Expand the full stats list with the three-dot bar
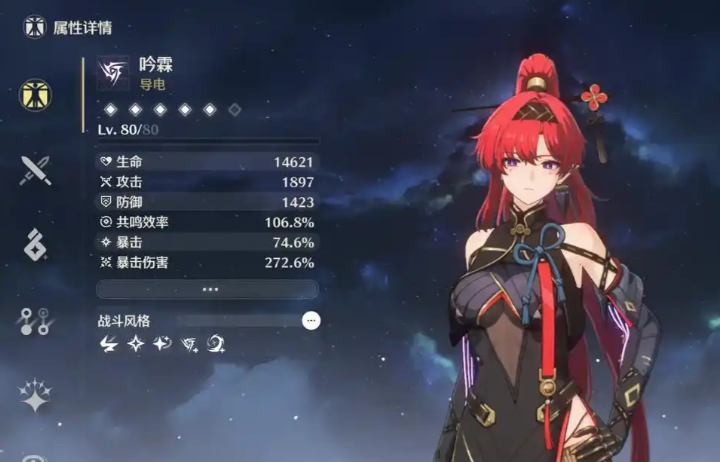720x462 pixels. tap(208, 288)
